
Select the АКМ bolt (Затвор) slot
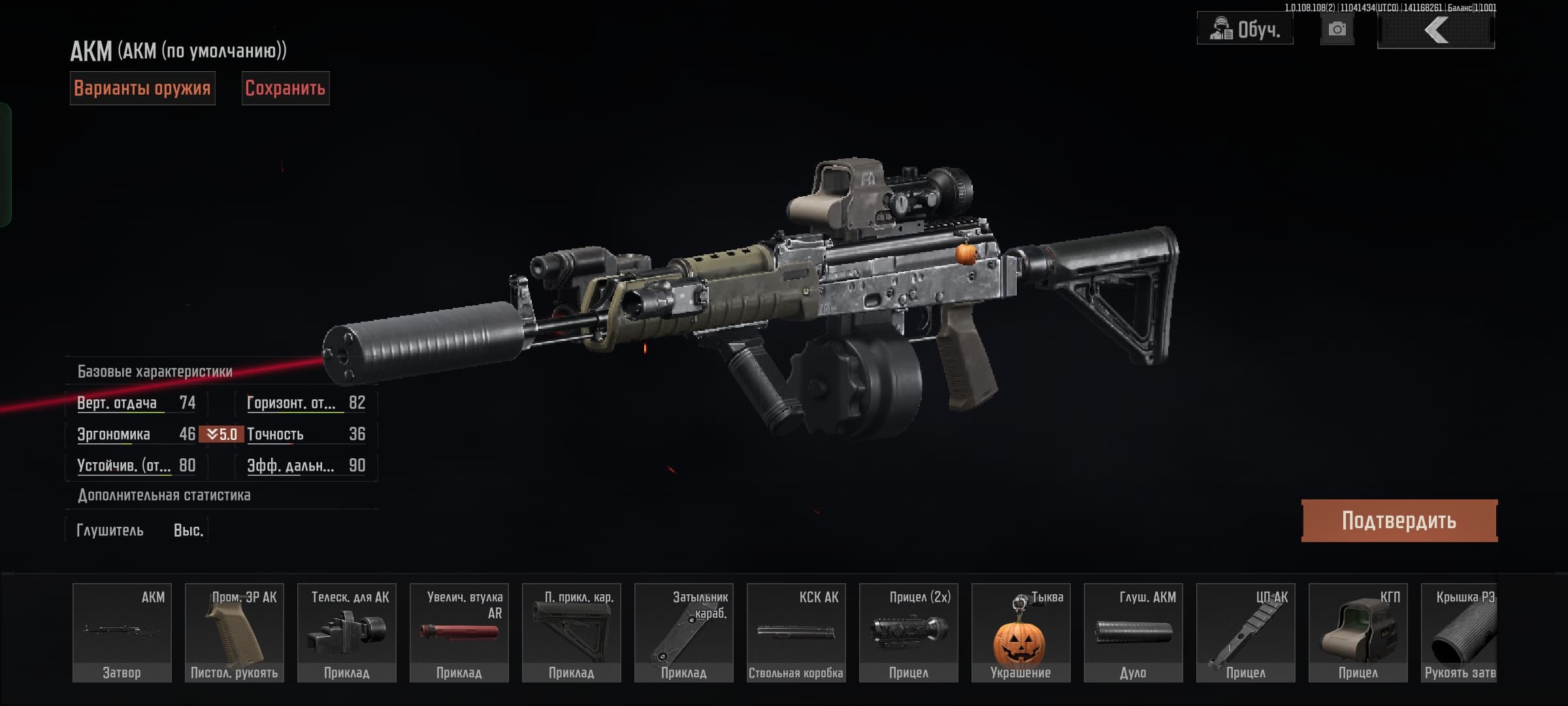122,633
